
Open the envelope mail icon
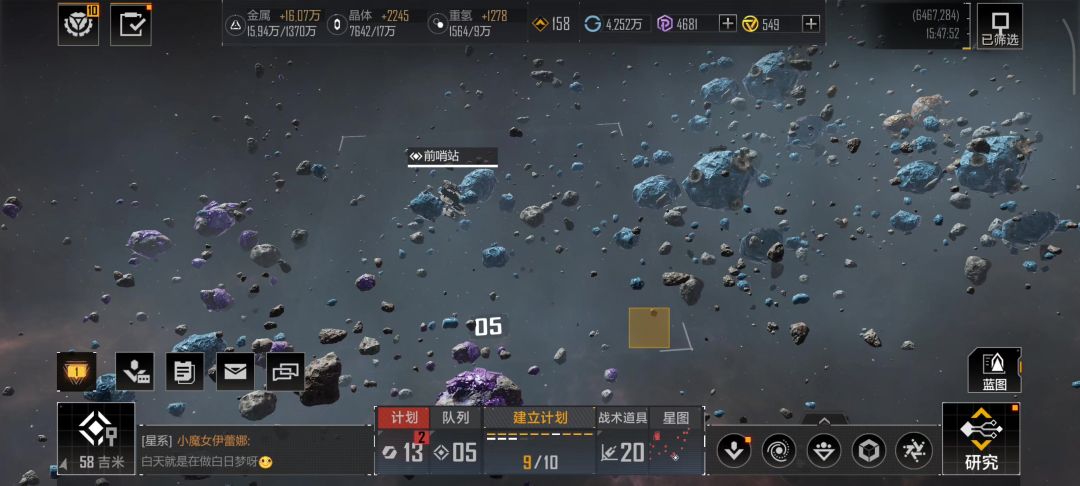click(235, 371)
